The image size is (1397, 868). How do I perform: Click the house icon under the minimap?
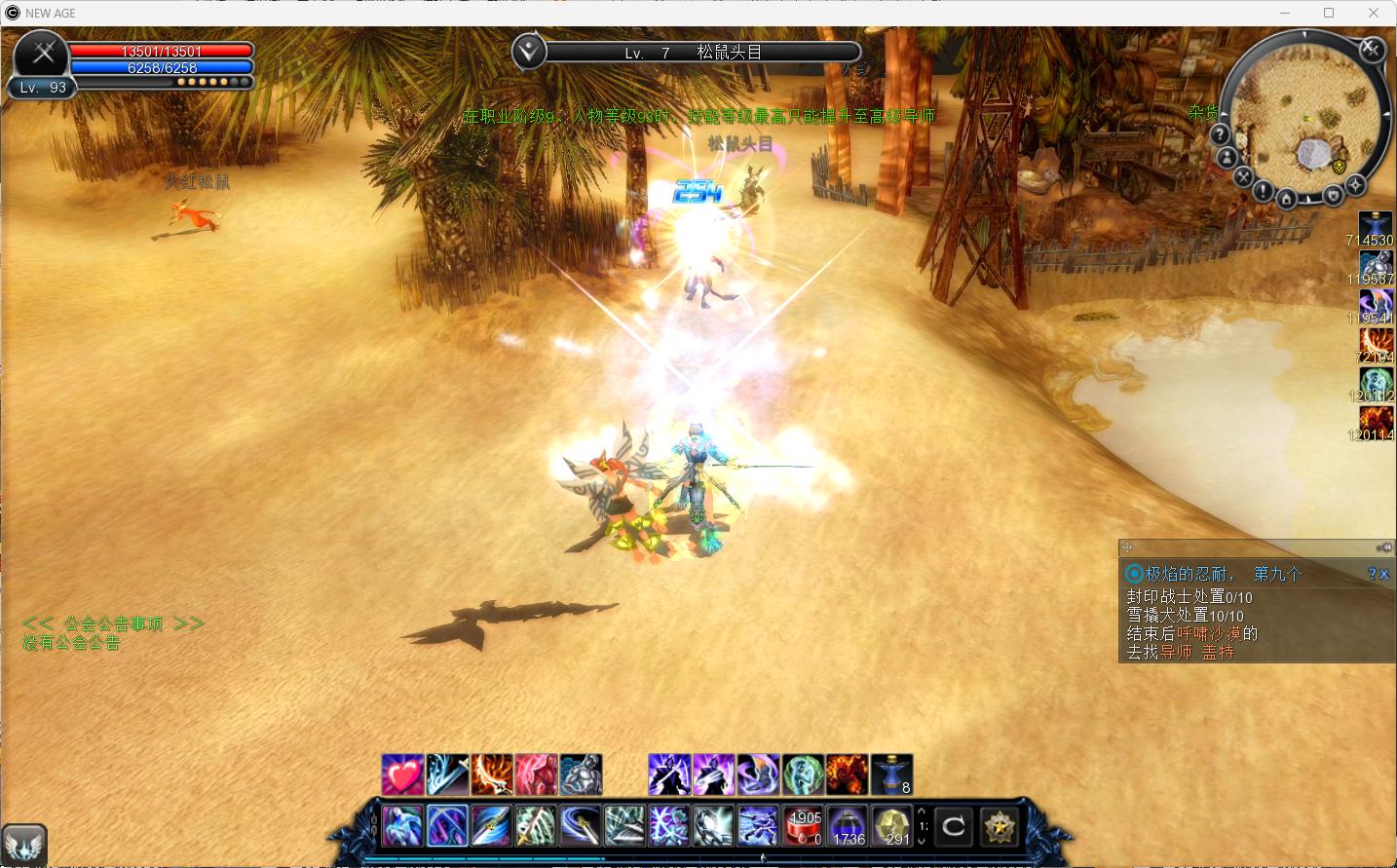(1286, 200)
